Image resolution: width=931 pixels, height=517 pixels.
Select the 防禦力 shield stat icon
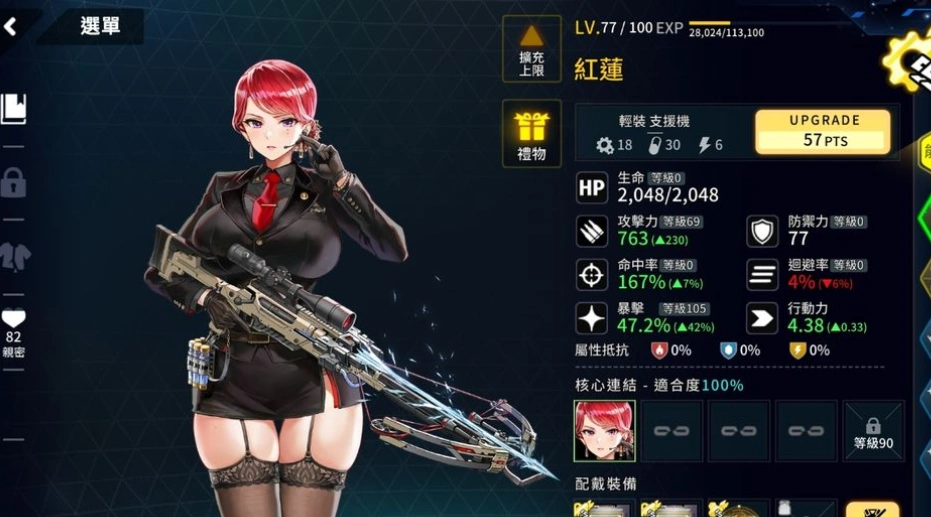pos(763,231)
